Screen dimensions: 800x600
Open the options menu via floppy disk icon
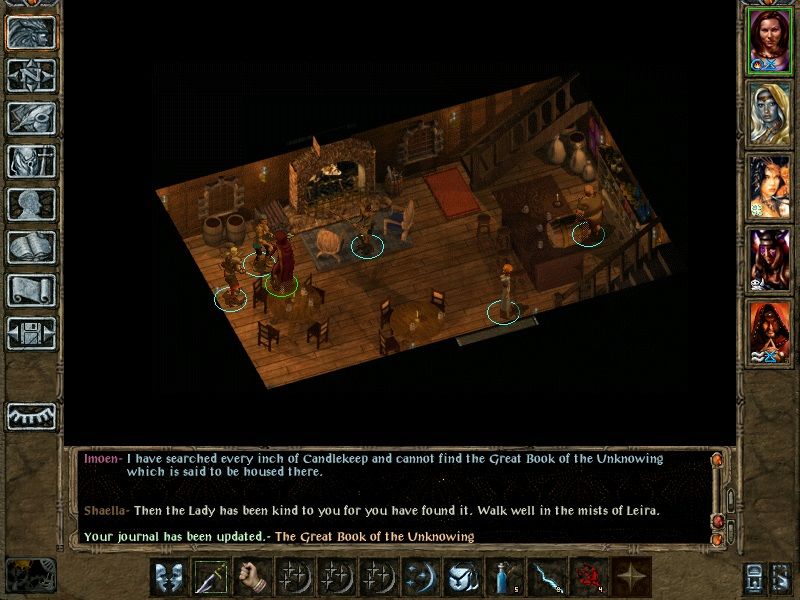31,334
